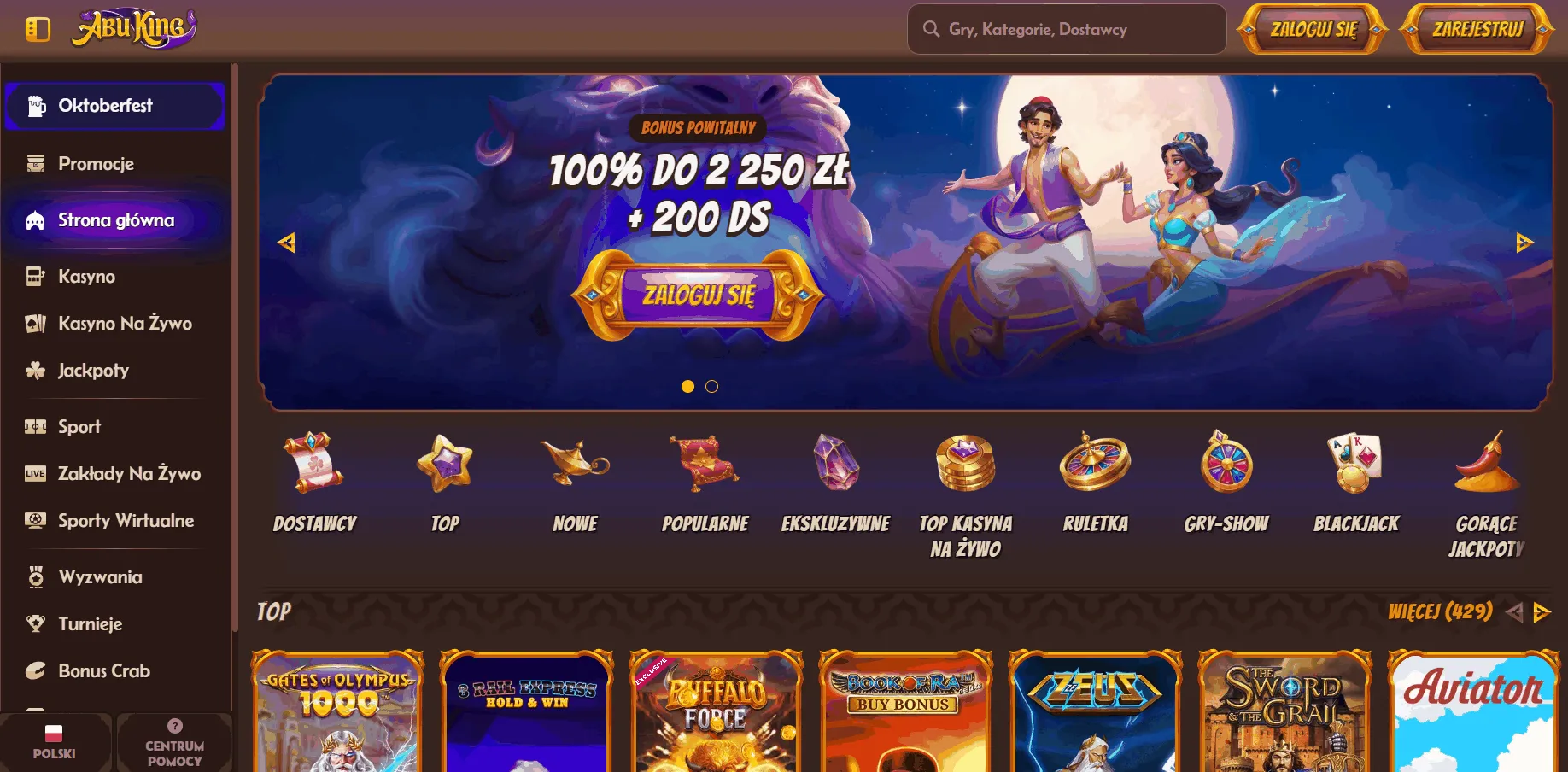Advance the banner with the right arrow
Screen dimensions: 1568x772
1524,243
